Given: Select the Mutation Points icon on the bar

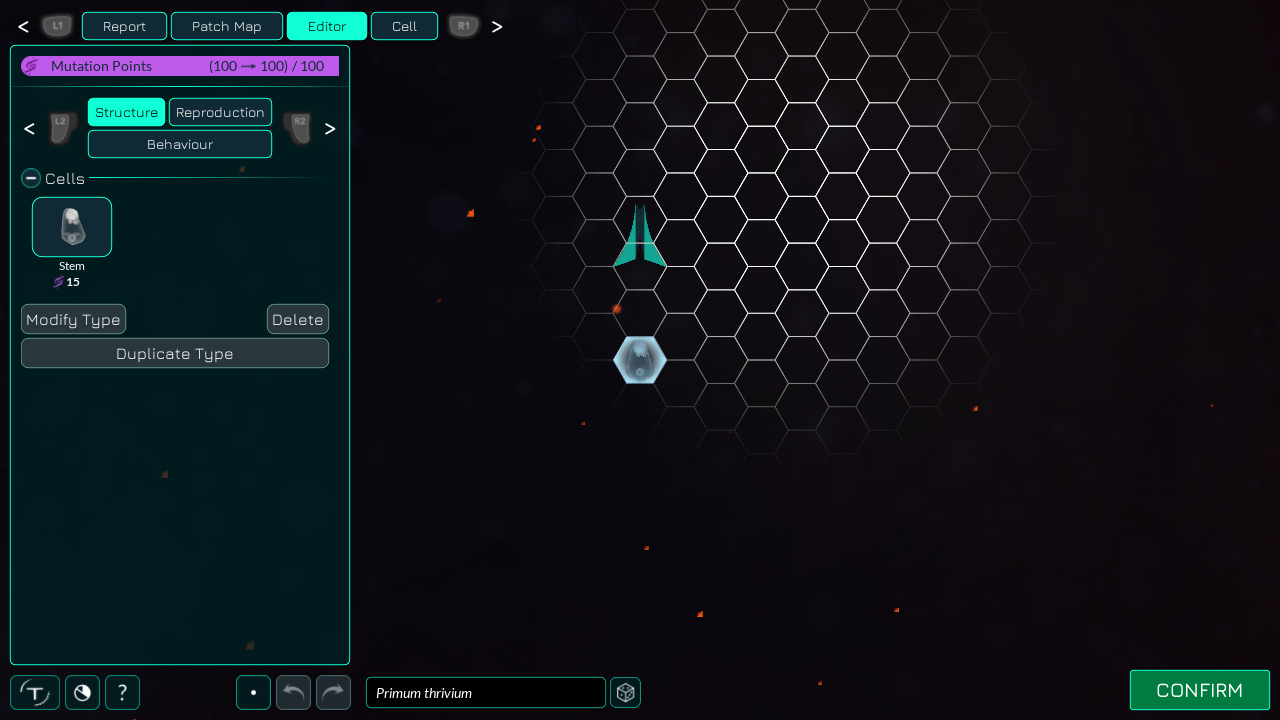Looking at the screenshot, I should (x=31, y=66).
